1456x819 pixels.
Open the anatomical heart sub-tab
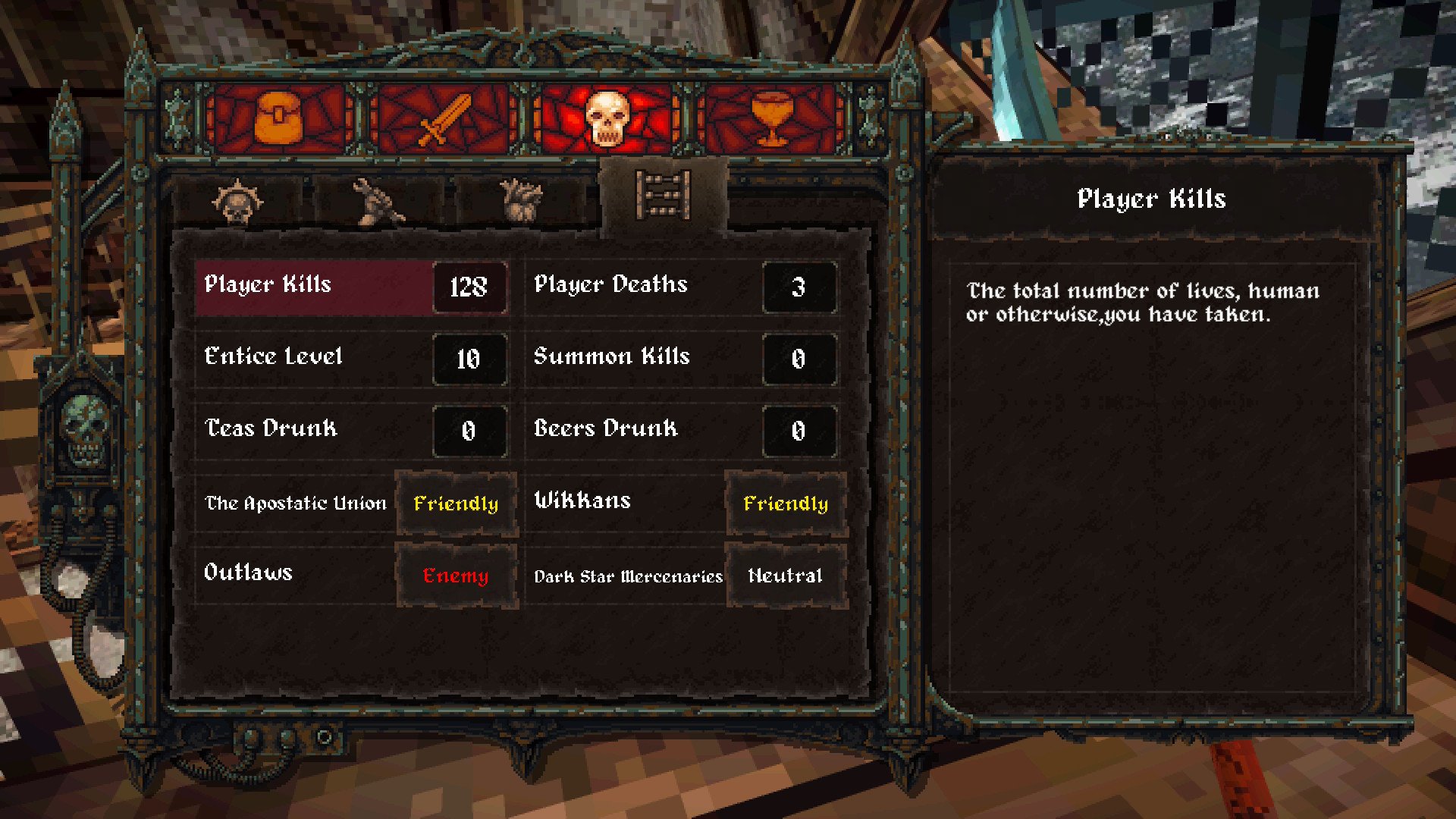522,202
